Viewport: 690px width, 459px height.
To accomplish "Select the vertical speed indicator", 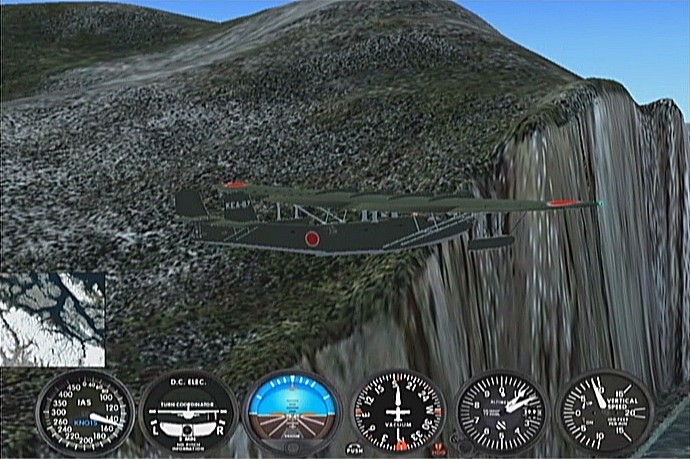I will click(x=604, y=411).
